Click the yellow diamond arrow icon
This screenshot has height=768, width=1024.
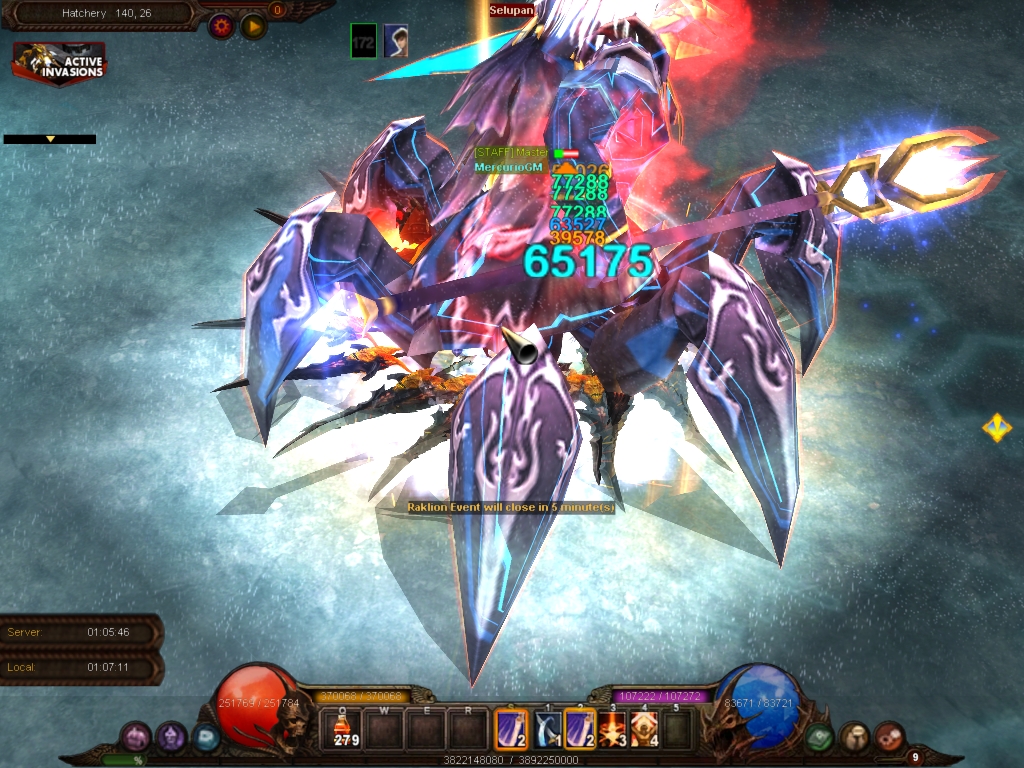click(x=996, y=428)
